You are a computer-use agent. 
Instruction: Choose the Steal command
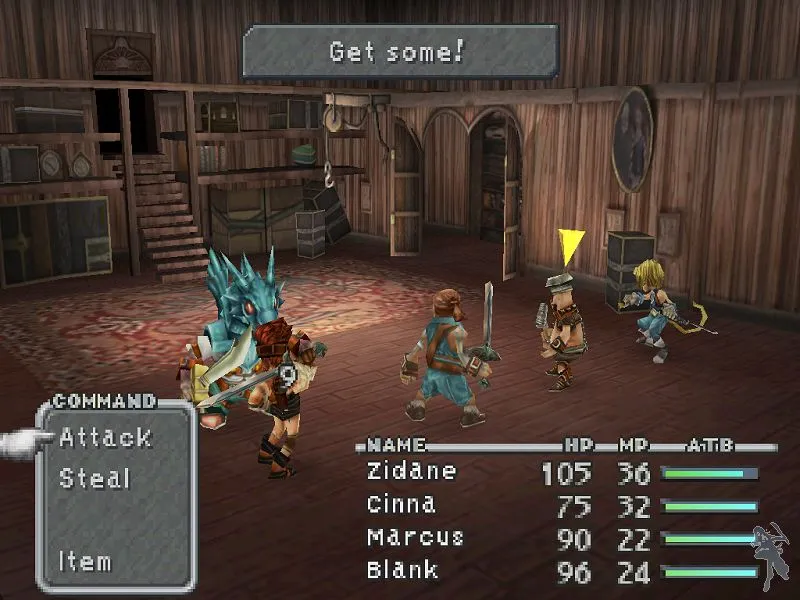pyautogui.click(x=95, y=478)
